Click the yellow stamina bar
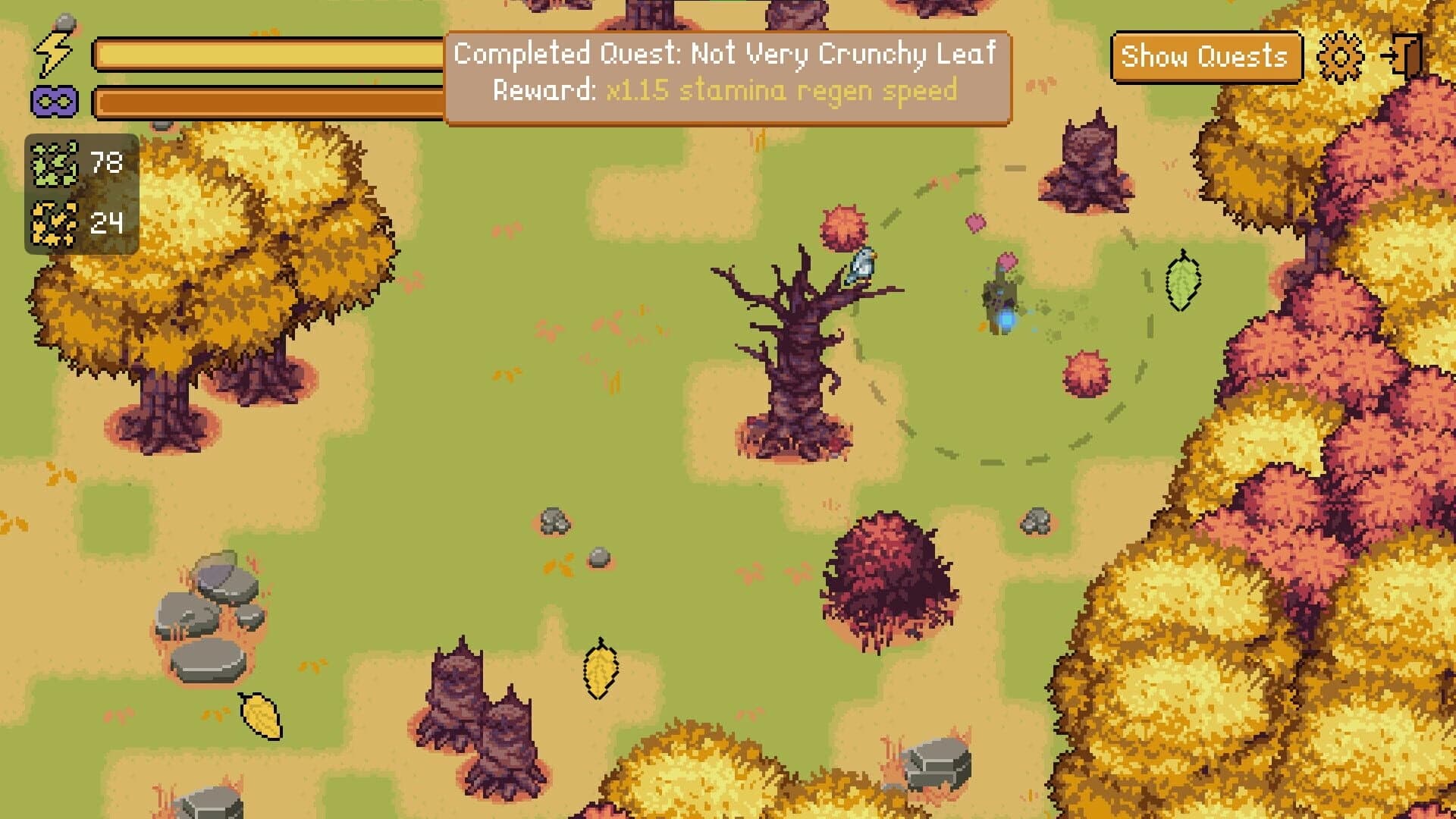Image resolution: width=1456 pixels, height=819 pixels. 265,55
